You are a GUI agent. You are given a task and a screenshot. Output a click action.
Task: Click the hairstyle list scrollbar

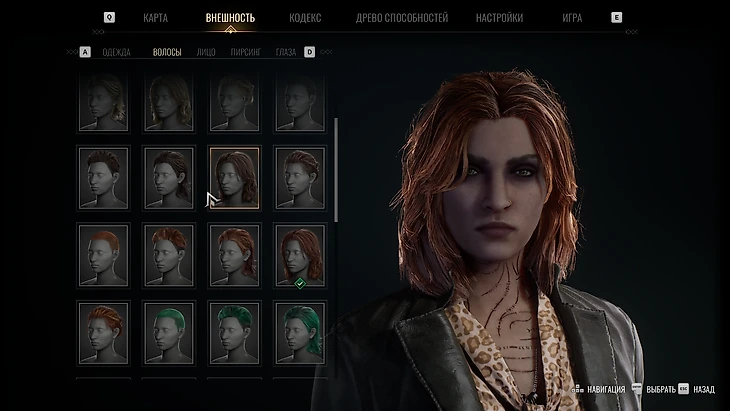(336, 170)
